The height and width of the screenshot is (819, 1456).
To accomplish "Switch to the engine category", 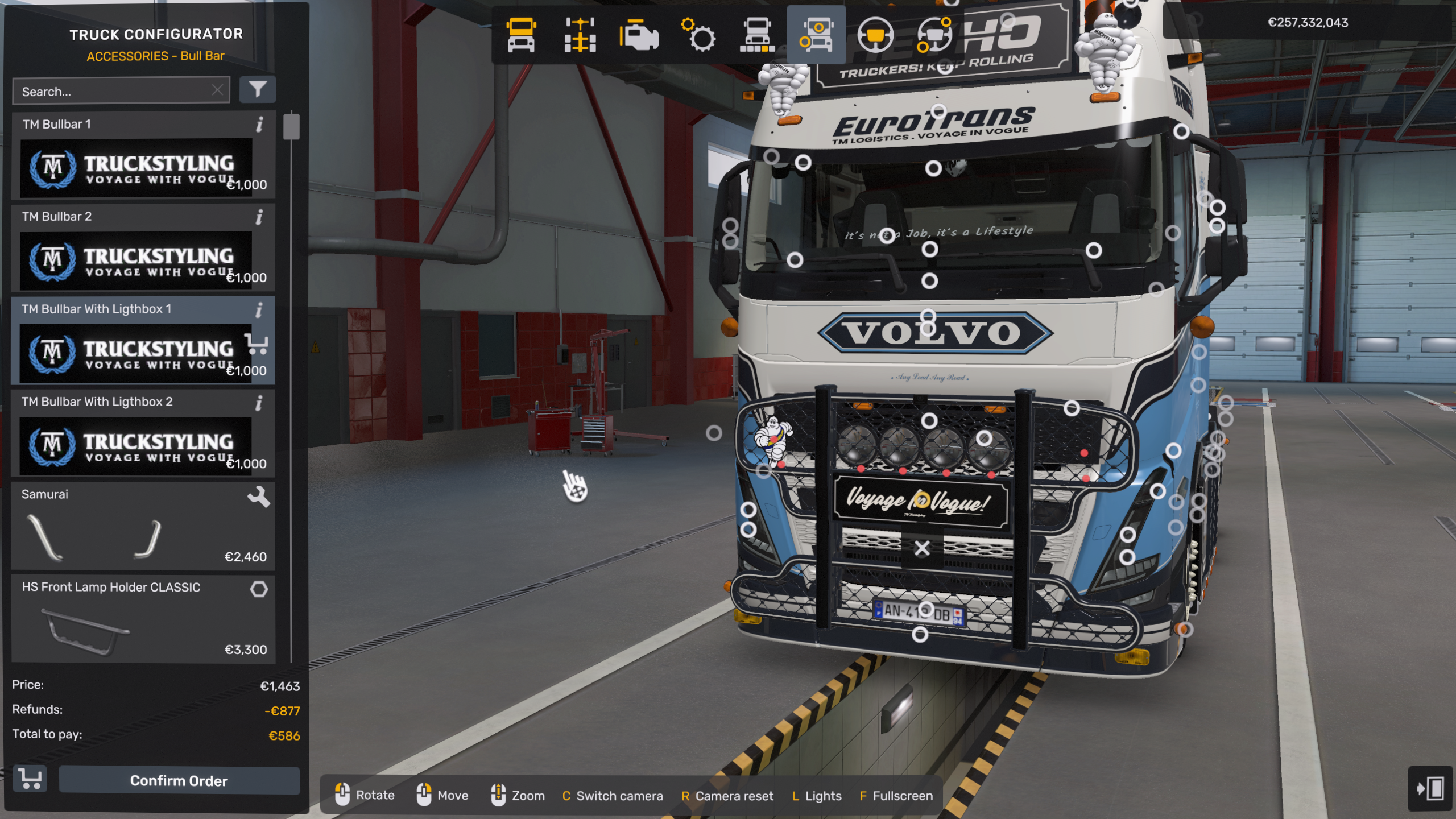I will tap(639, 35).
